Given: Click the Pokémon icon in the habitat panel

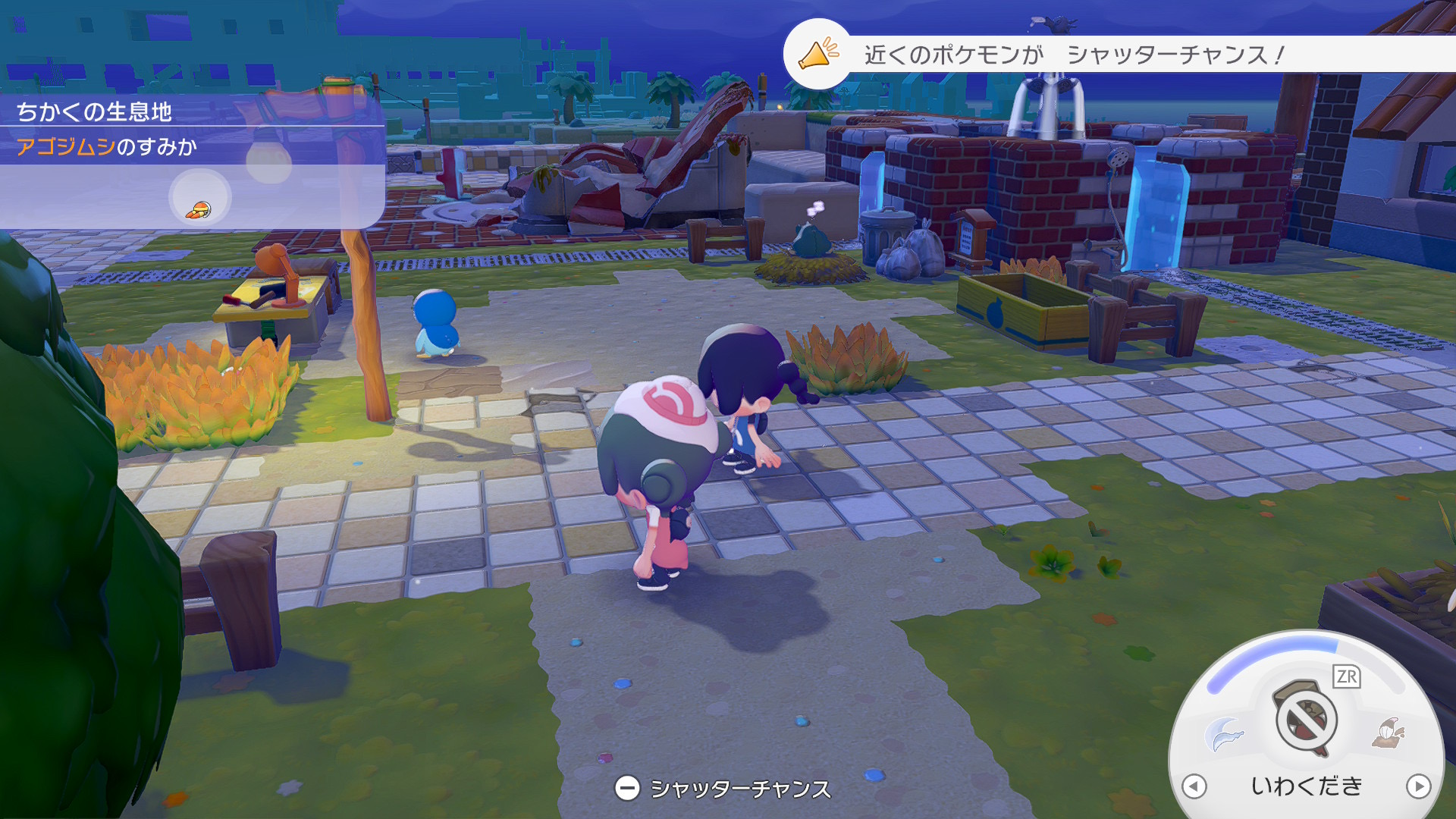Looking at the screenshot, I should pos(199,210).
